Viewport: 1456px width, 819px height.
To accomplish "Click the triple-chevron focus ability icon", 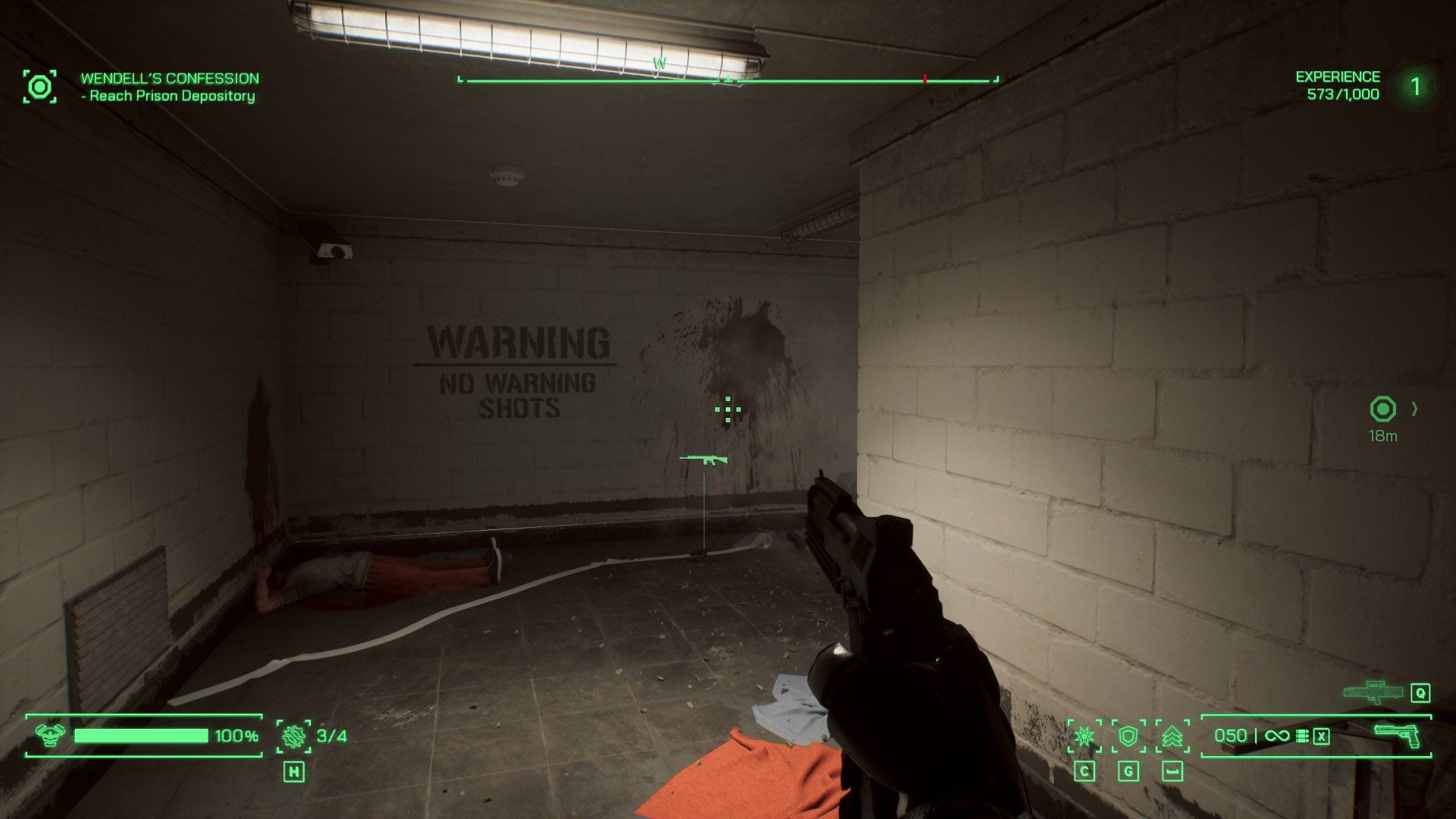I will pos(1172,736).
